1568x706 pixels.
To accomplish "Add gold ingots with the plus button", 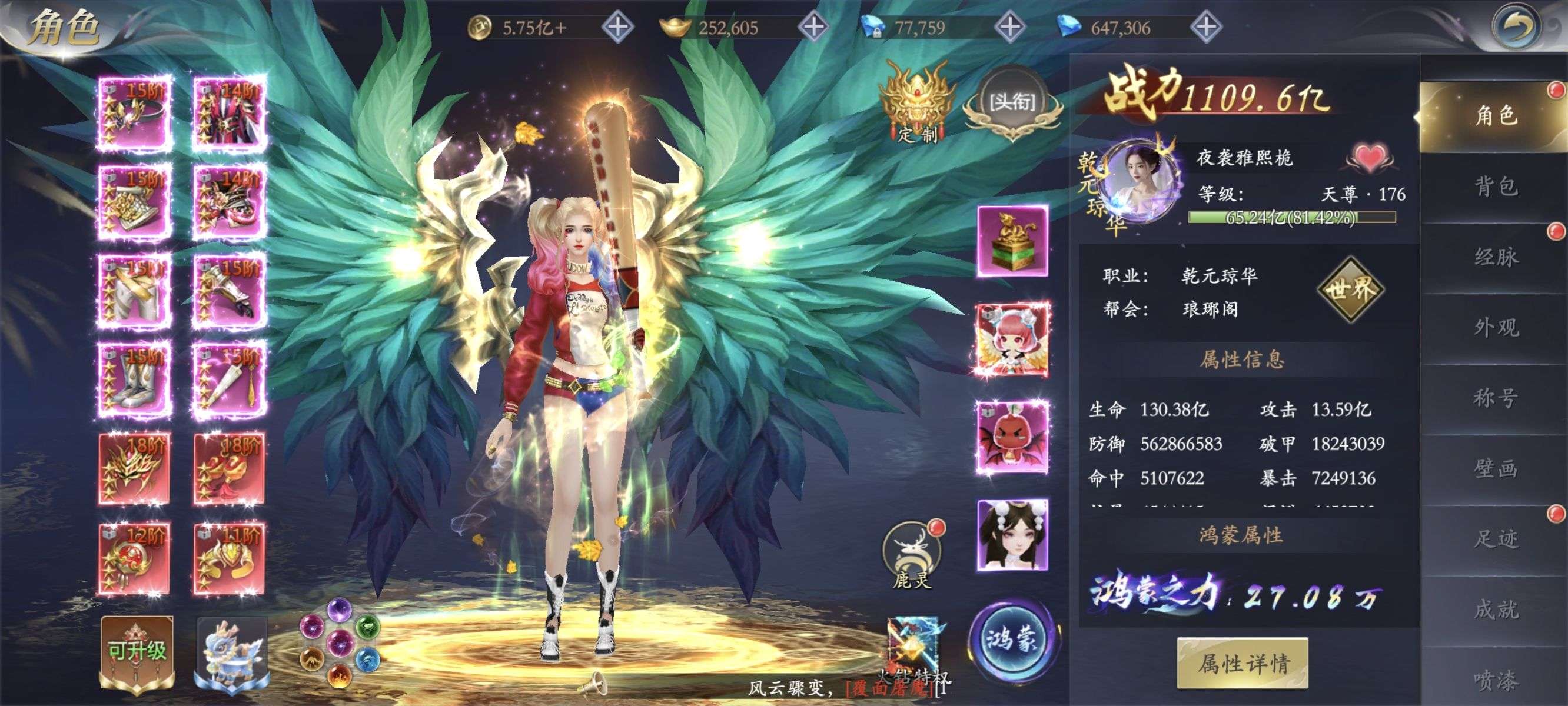I will [x=814, y=27].
